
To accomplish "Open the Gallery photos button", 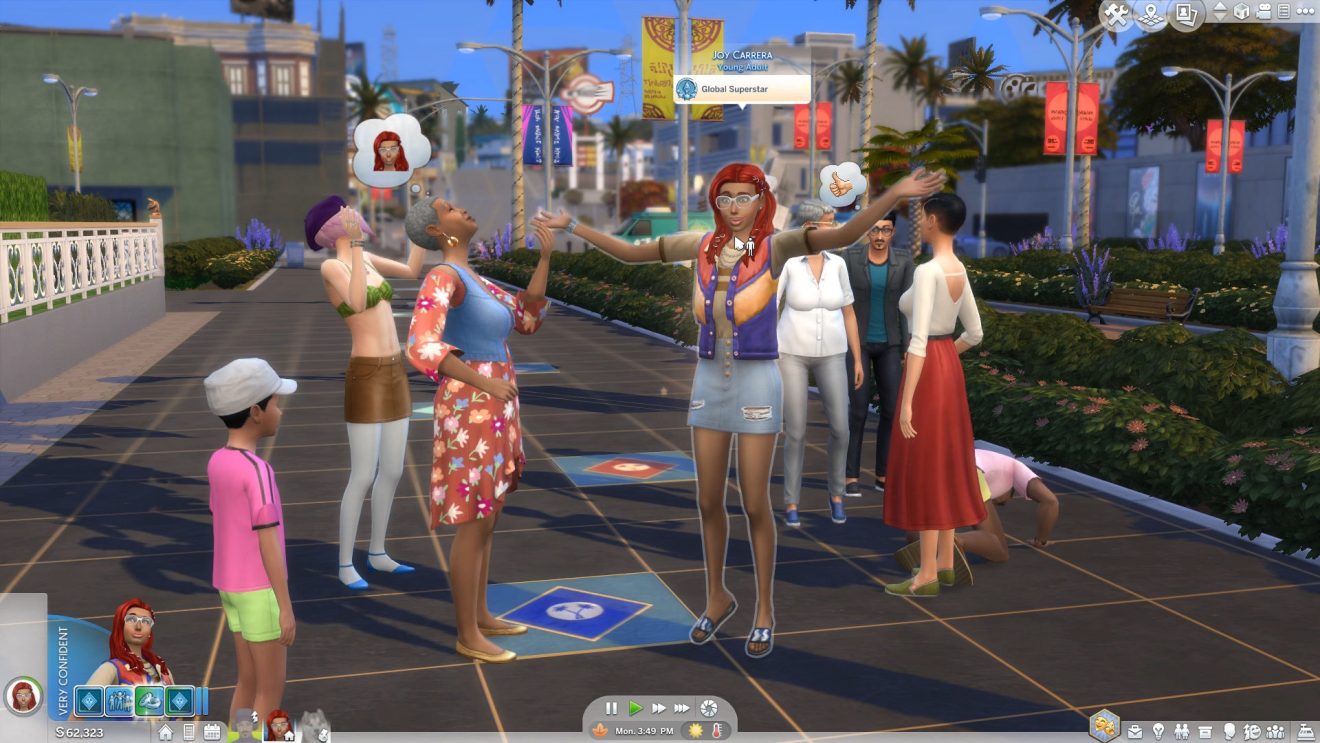I will click(1186, 15).
